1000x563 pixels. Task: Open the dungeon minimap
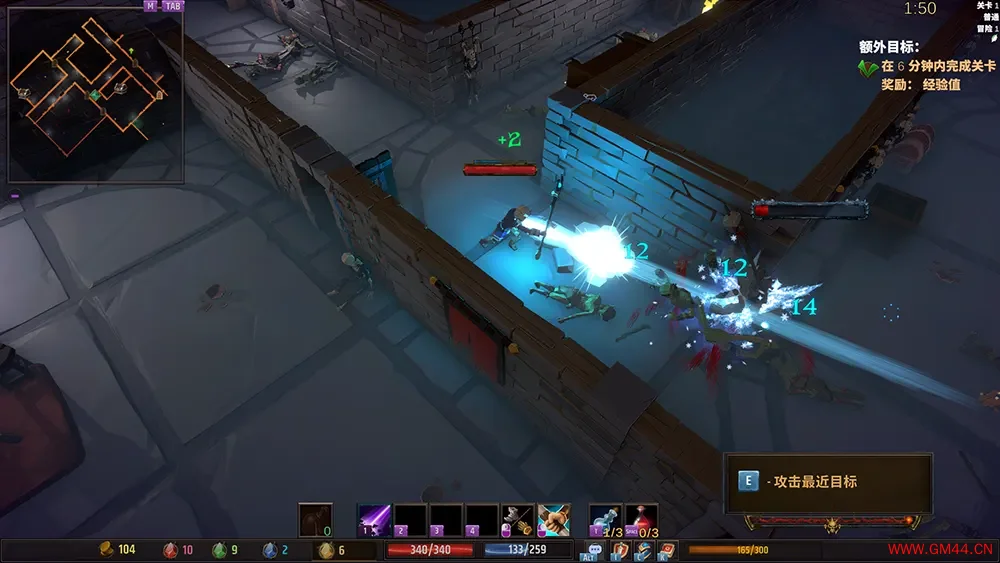(95, 97)
